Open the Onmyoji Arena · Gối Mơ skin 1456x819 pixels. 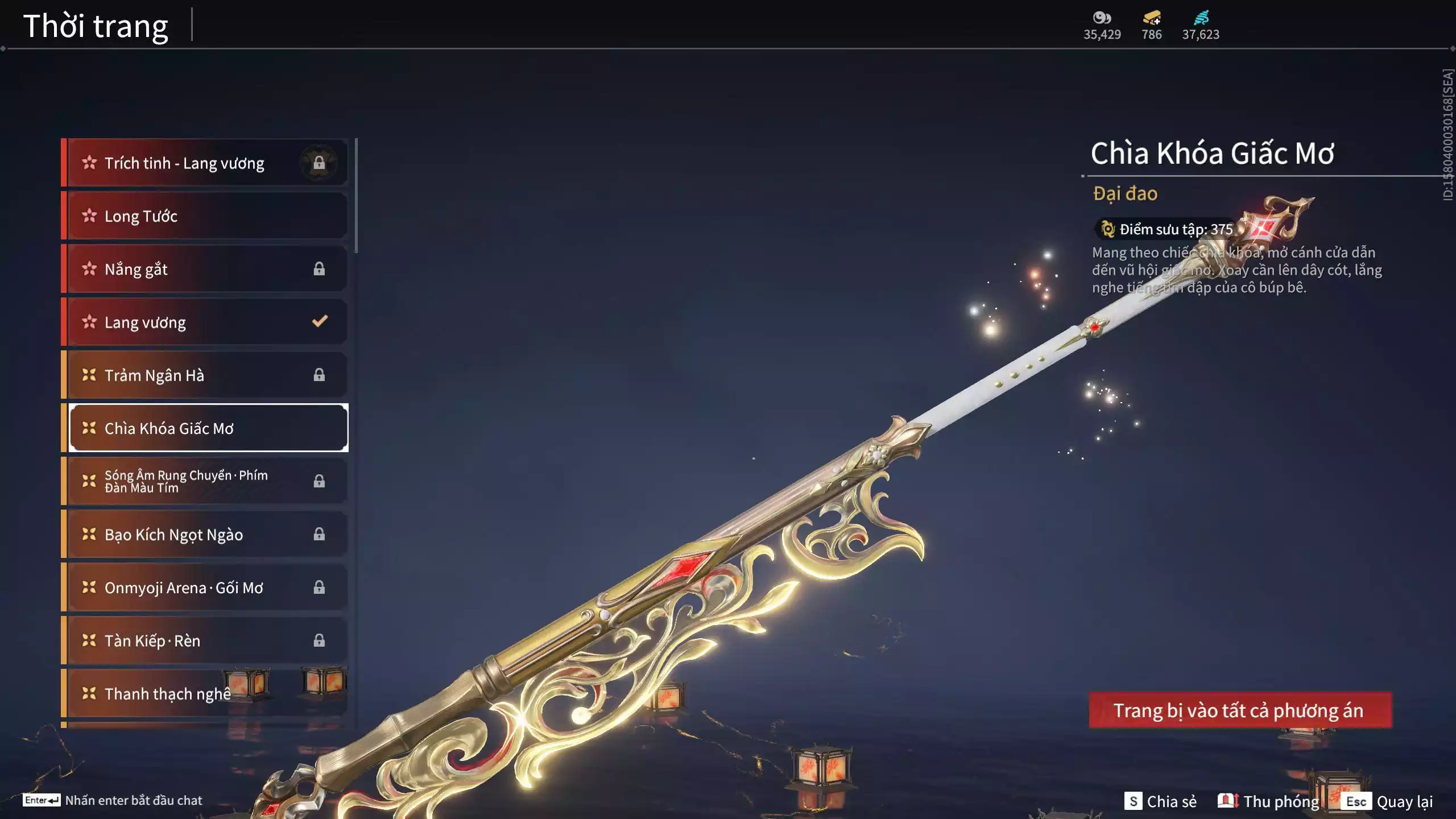coord(207,588)
